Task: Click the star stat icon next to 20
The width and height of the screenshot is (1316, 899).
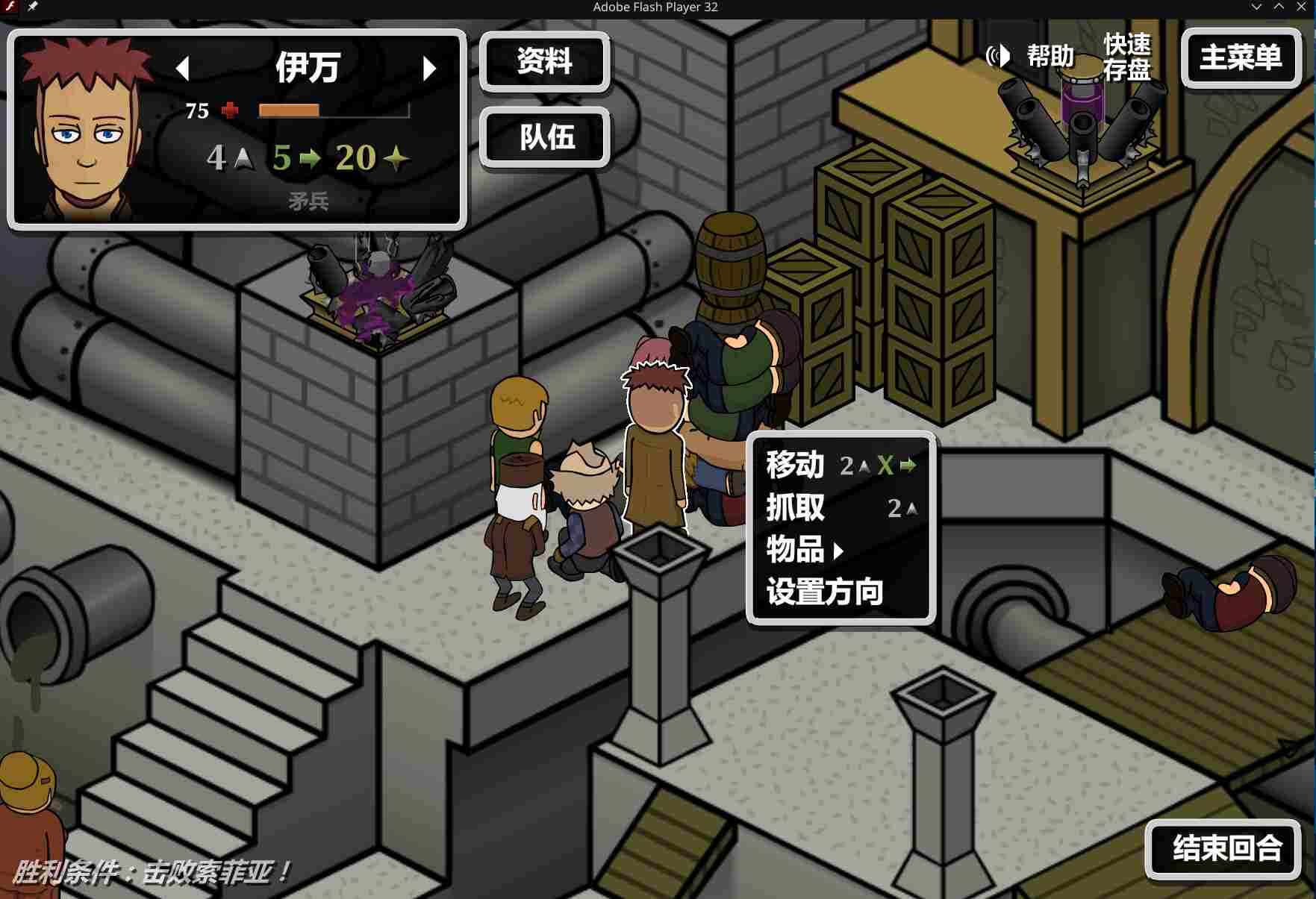Action: pos(396,158)
